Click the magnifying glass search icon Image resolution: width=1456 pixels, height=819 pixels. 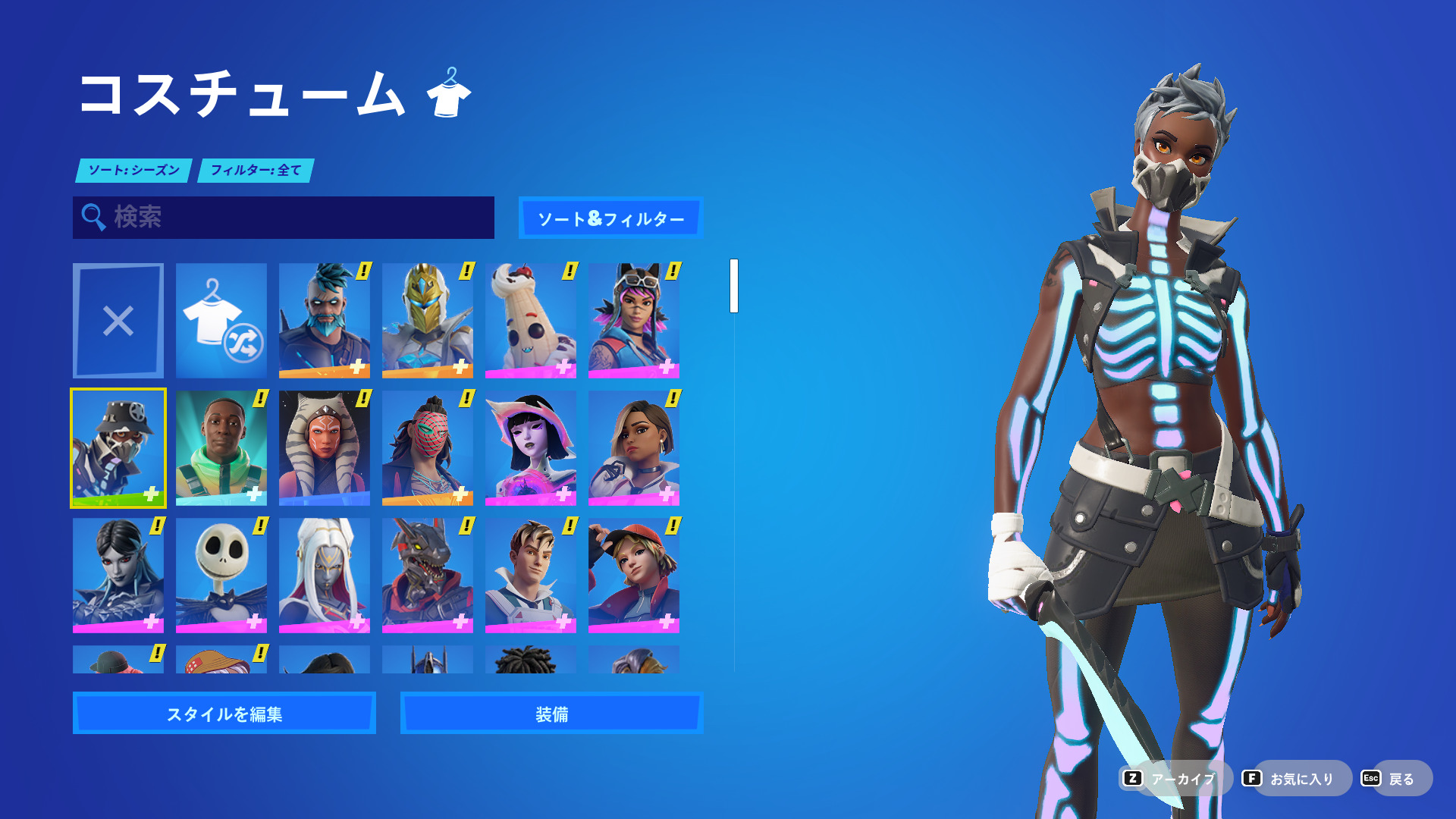click(x=93, y=218)
